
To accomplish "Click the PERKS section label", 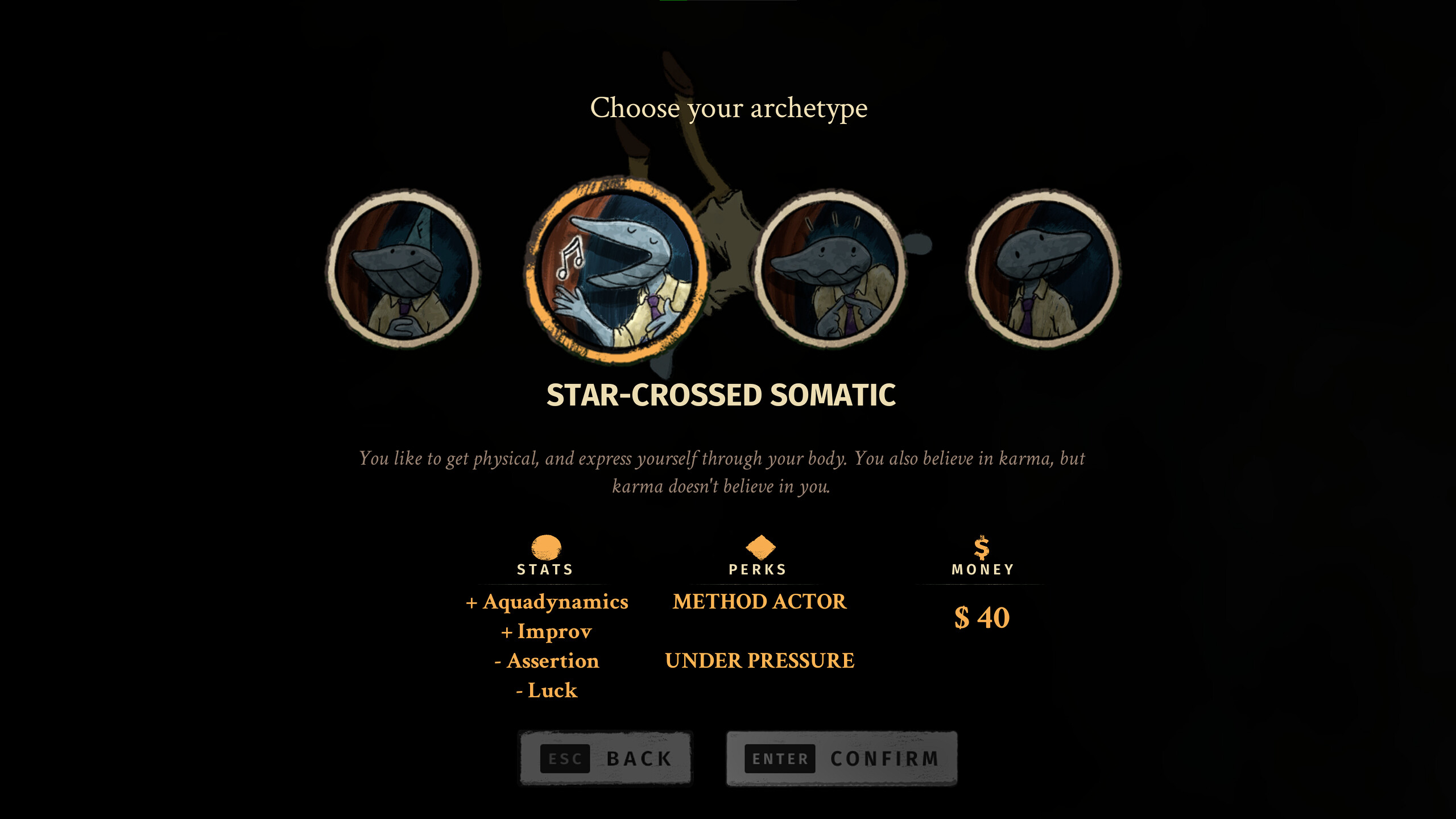I will click(x=757, y=569).
